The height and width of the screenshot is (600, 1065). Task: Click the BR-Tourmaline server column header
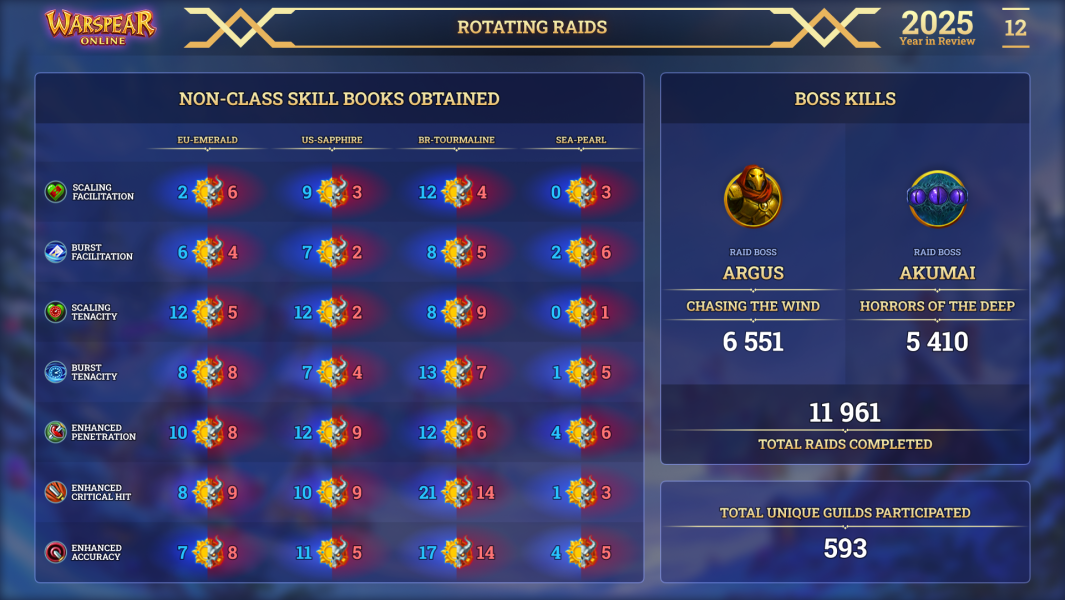(456, 140)
